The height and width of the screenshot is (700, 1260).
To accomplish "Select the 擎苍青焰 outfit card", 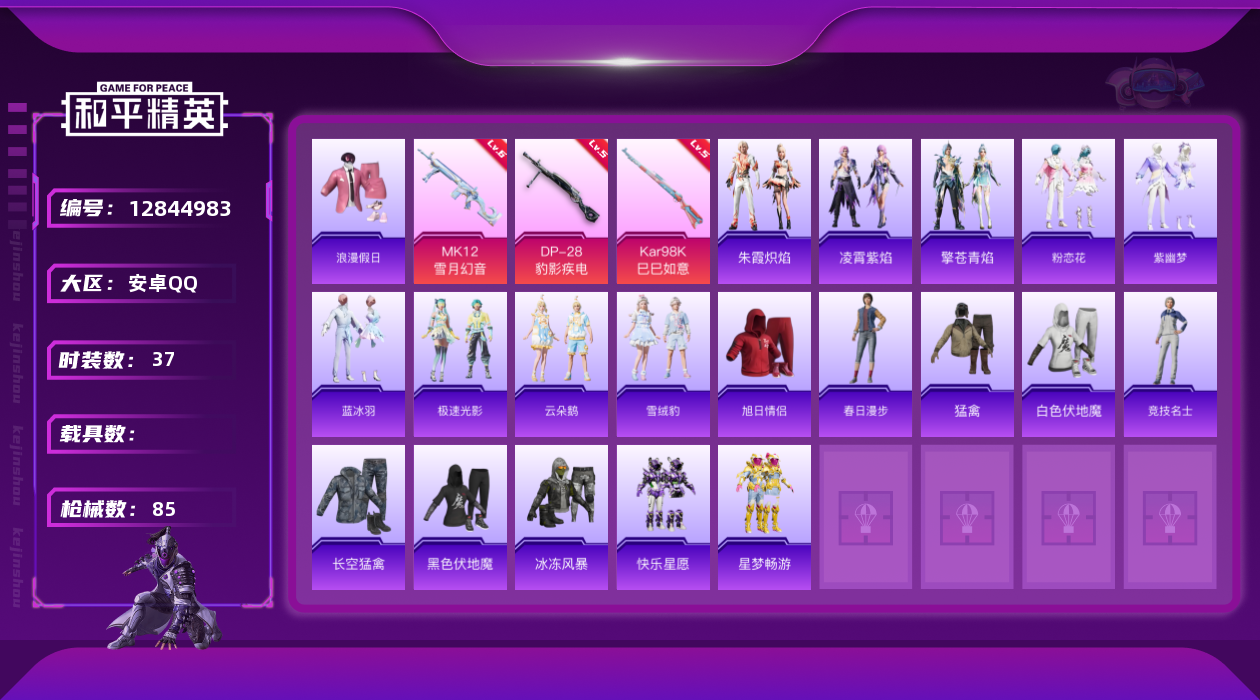I will [x=967, y=210].
